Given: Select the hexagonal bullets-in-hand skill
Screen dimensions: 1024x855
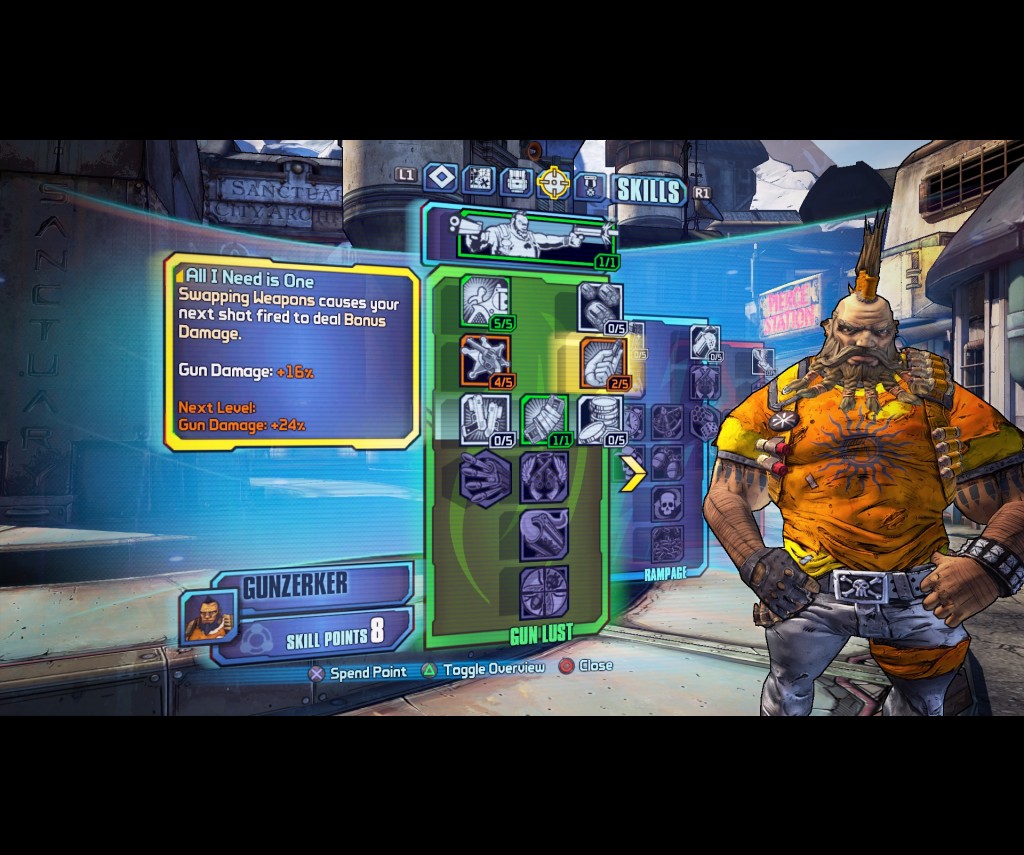Looking at the screenshot, I should click(485, 477).
